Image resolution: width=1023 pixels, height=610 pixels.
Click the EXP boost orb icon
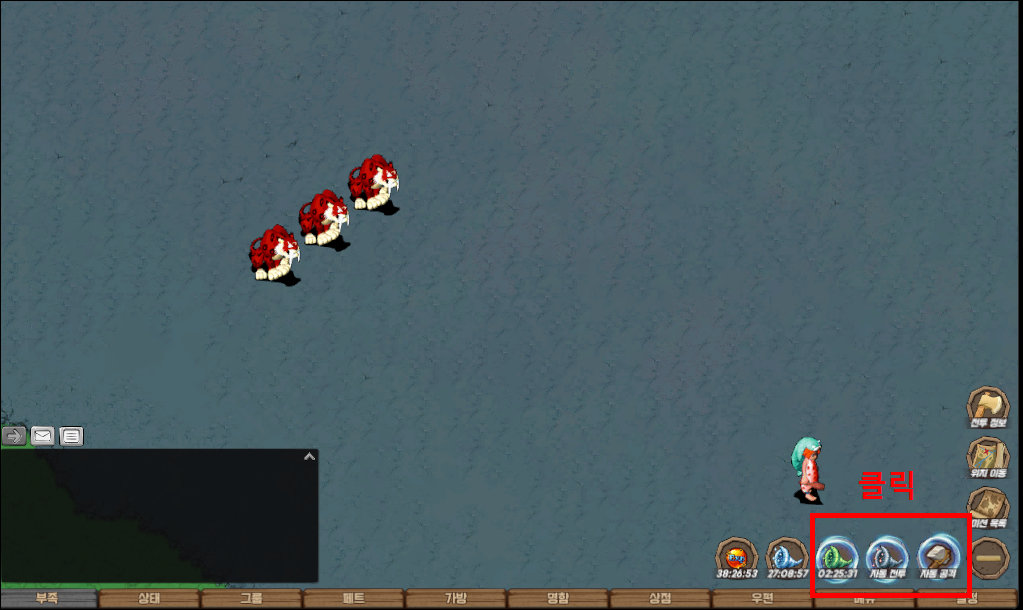pos(736,557)
